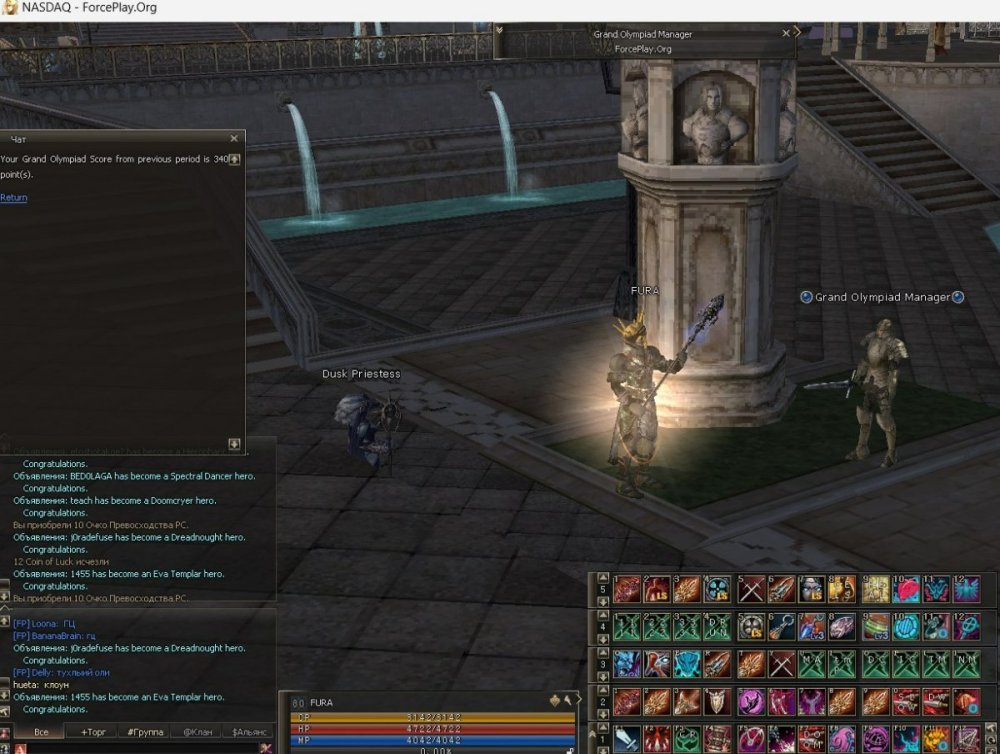The image size is (1000, 754).
Task: Use the F1 sword attack slot
Action: tap(626, 739)
